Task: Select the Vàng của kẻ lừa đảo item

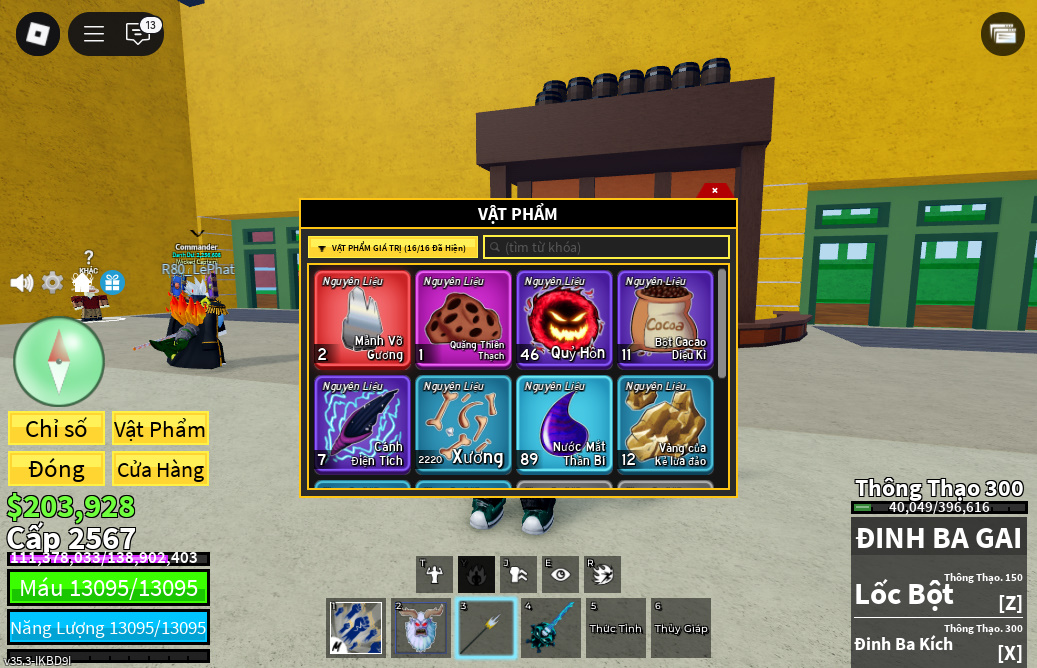Action: pos(665,423)
